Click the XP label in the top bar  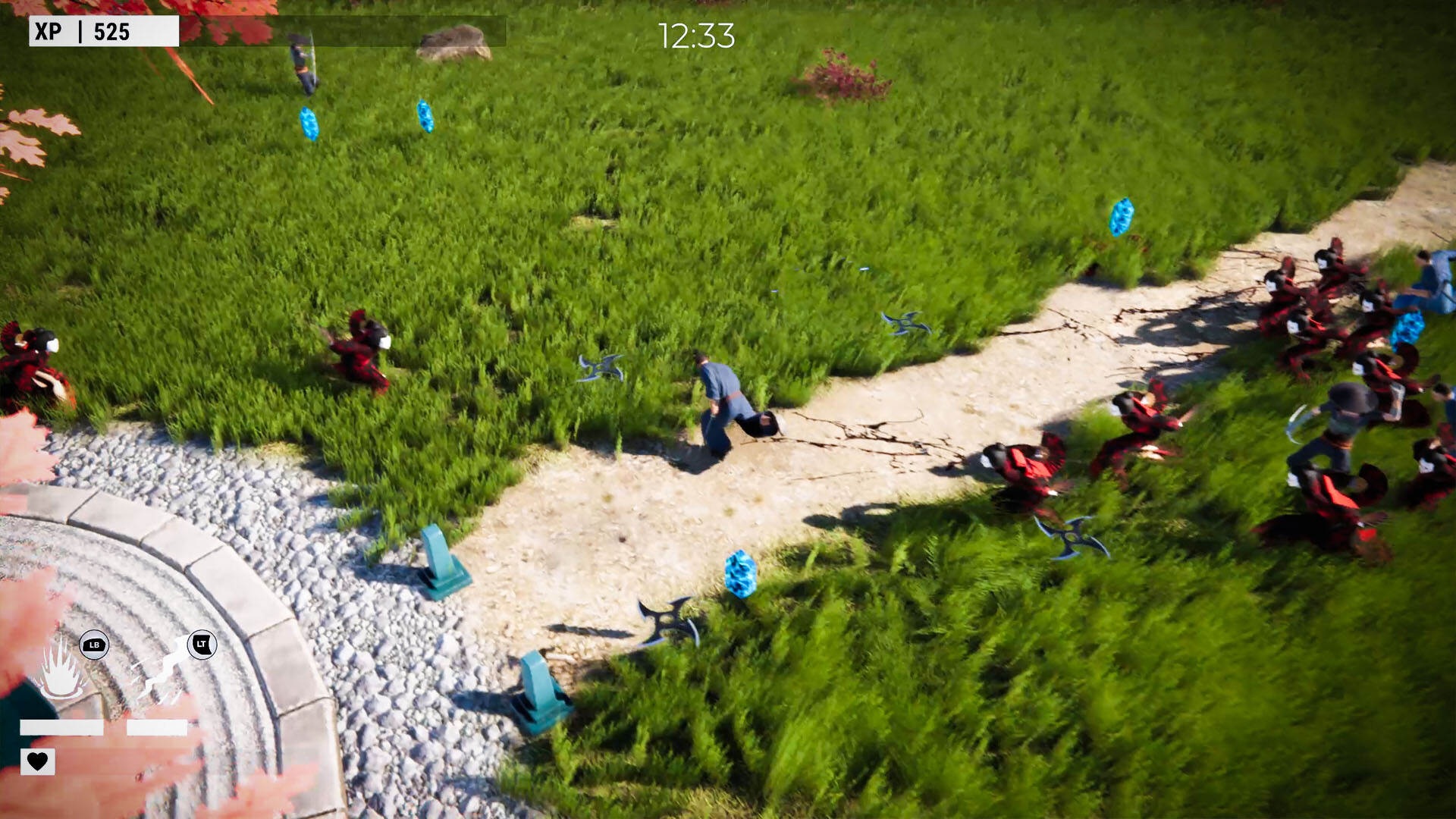(x=47, y=32)
